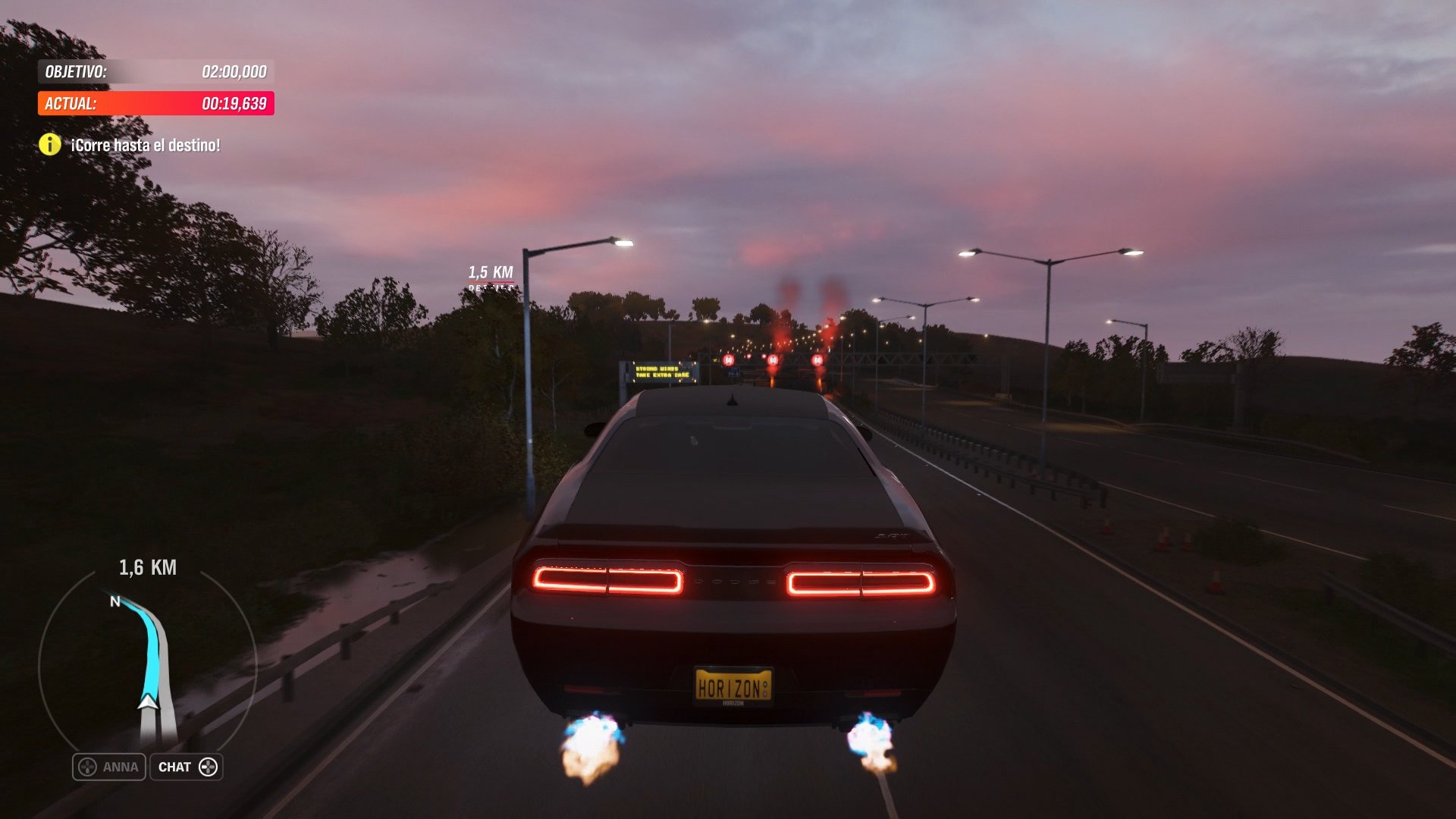Image resolution: width=1456 pixels, height=819 pixels.
Task: Toggle the in-game CHAT panel
Action: pos(187,767)
